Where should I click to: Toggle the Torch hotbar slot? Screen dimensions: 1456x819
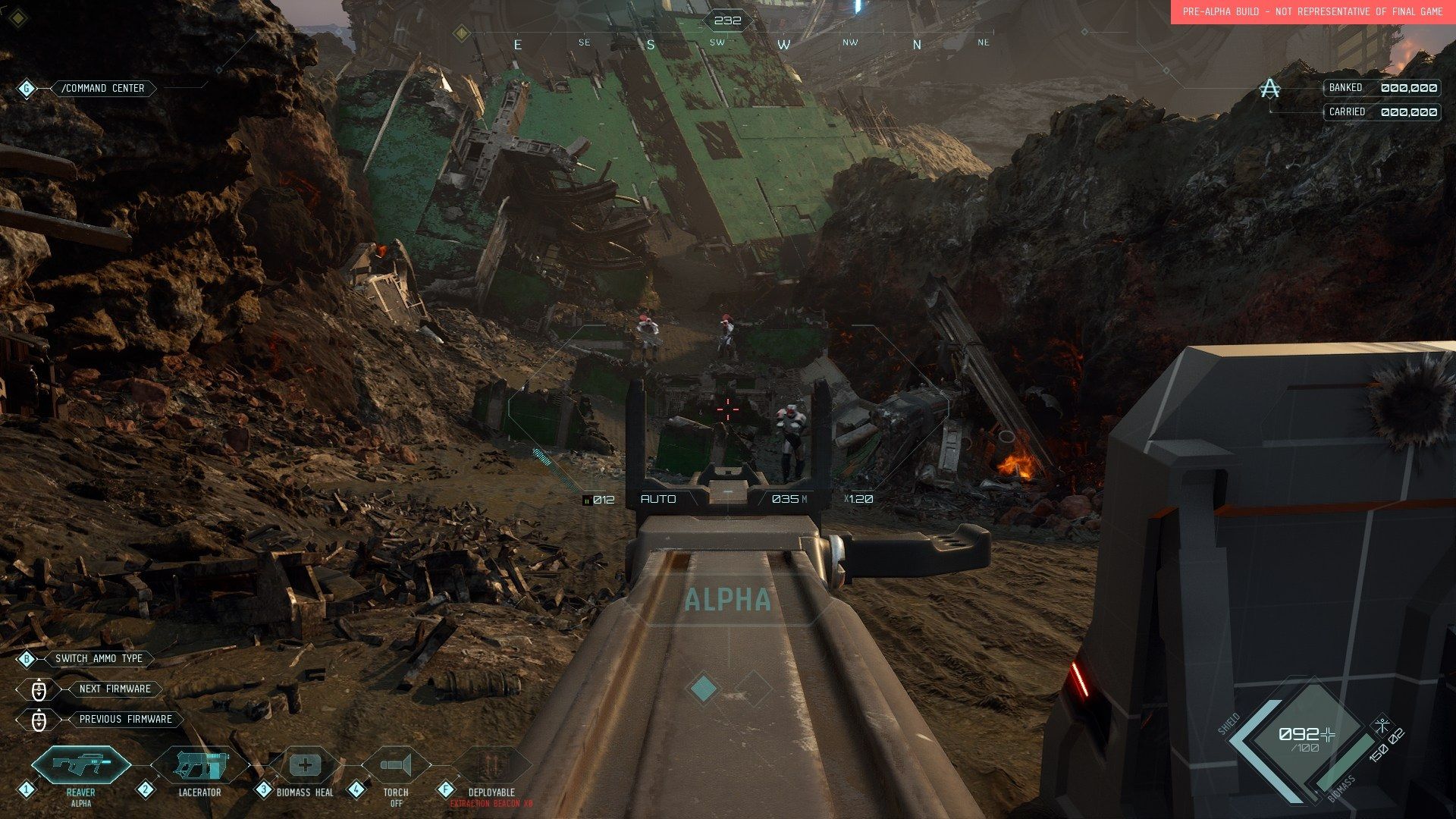(396, 765)
